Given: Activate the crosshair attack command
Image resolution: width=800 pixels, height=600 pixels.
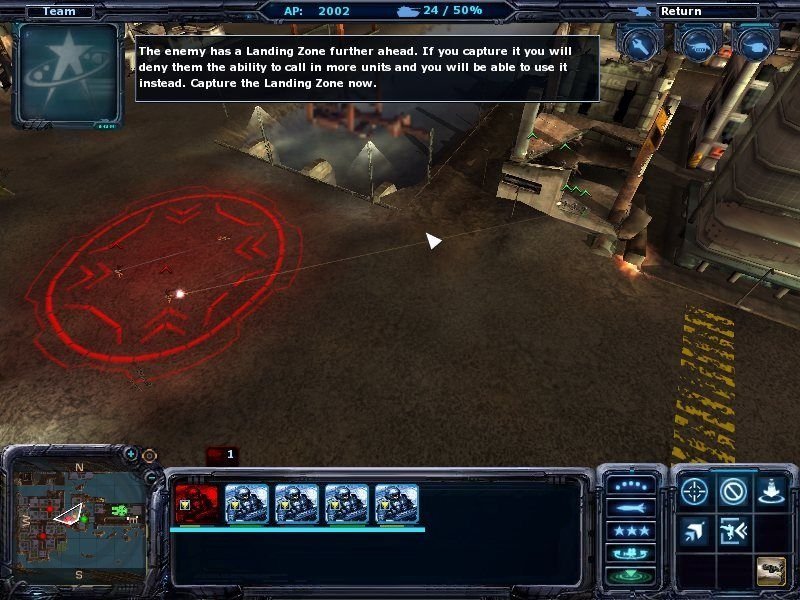Looking at the screenshot, I should coord(695,491).
